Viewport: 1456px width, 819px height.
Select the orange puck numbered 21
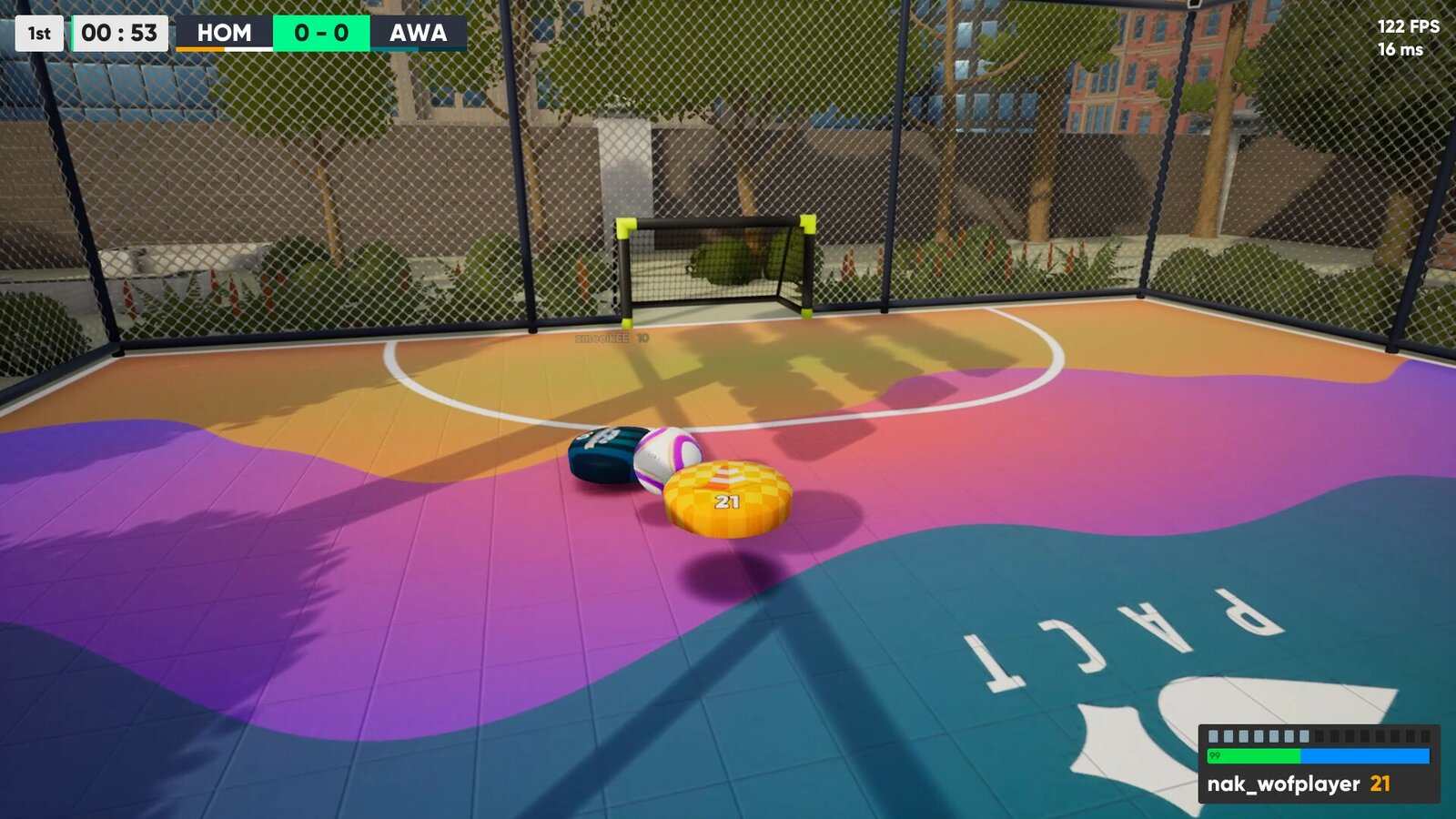728,494
